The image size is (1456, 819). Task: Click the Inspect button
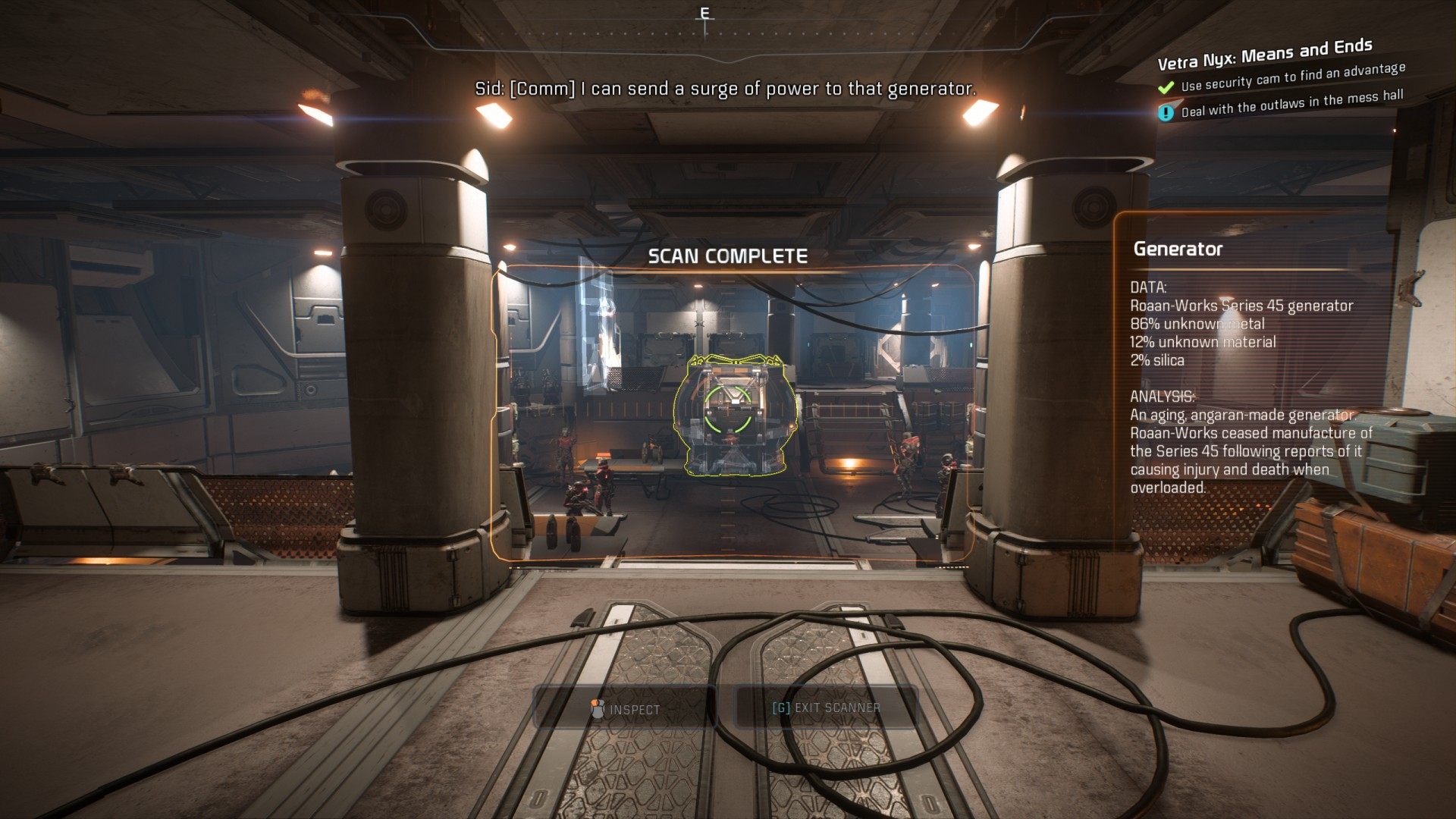point(626,709)
